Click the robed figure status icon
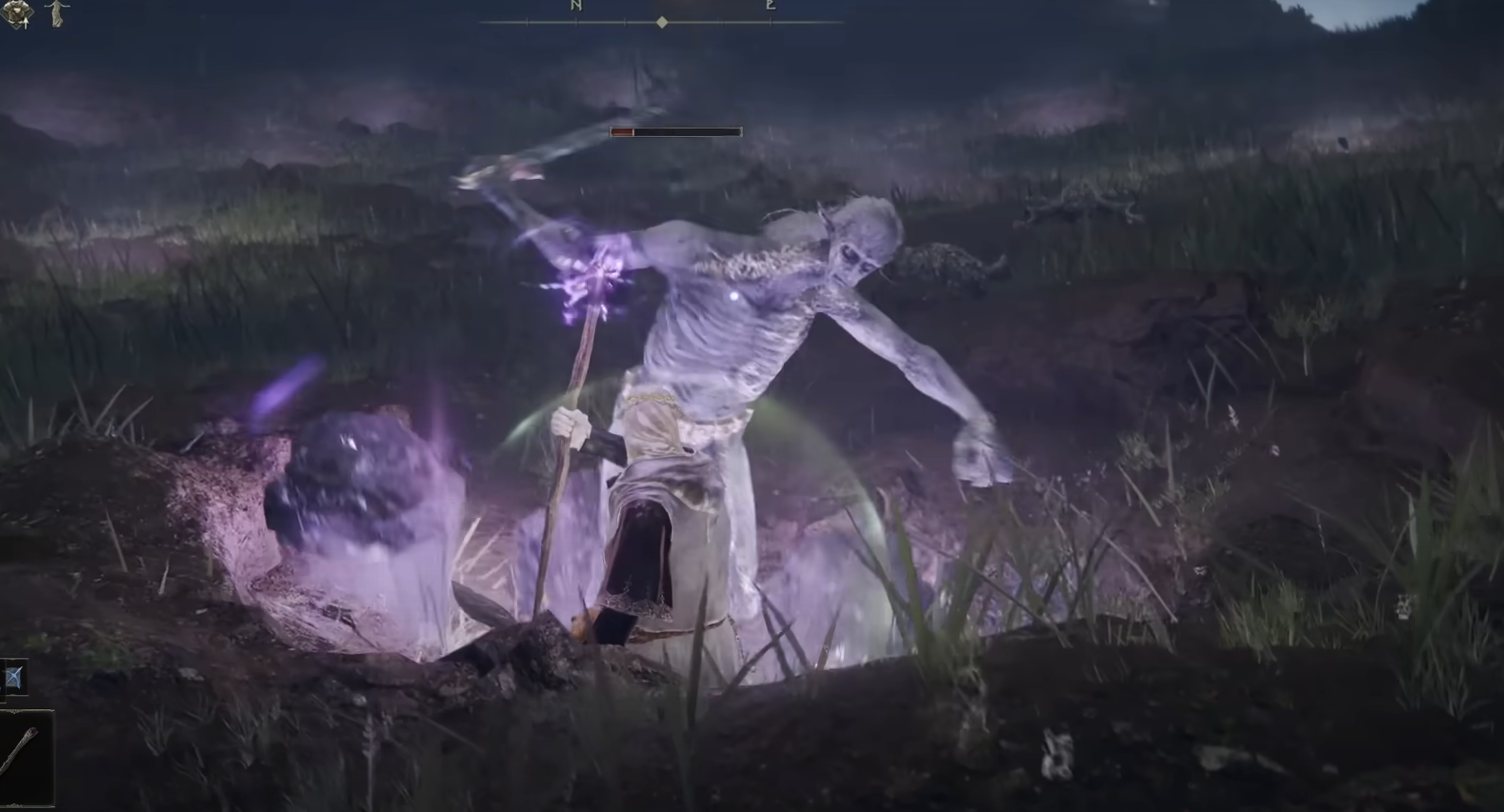Screen dimensions: 1504x812 pos(58,12)
